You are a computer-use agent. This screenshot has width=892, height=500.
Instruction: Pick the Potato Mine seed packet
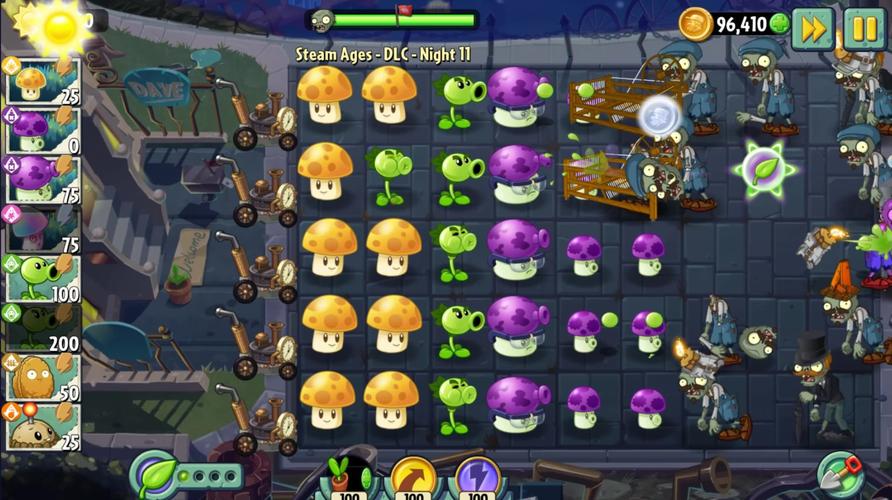41,426
